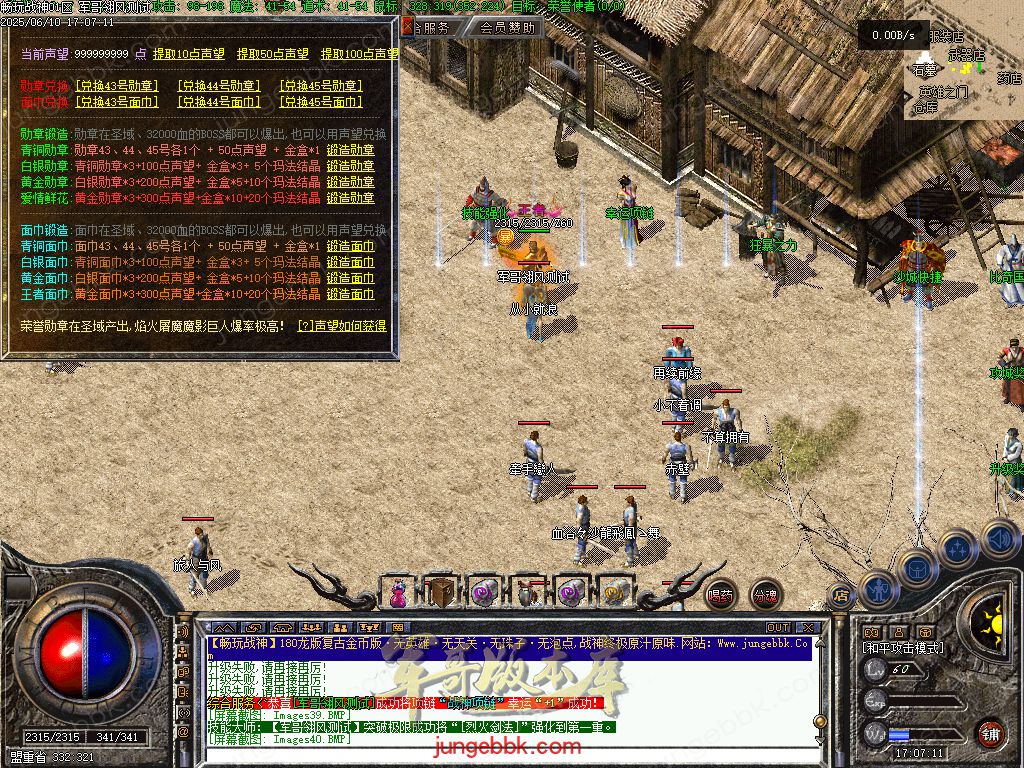Forge the Bronze Medal (青铜勋章 锻造勋章)
The height and width of the screenshot is (768, 1024).
coord(350,150)
